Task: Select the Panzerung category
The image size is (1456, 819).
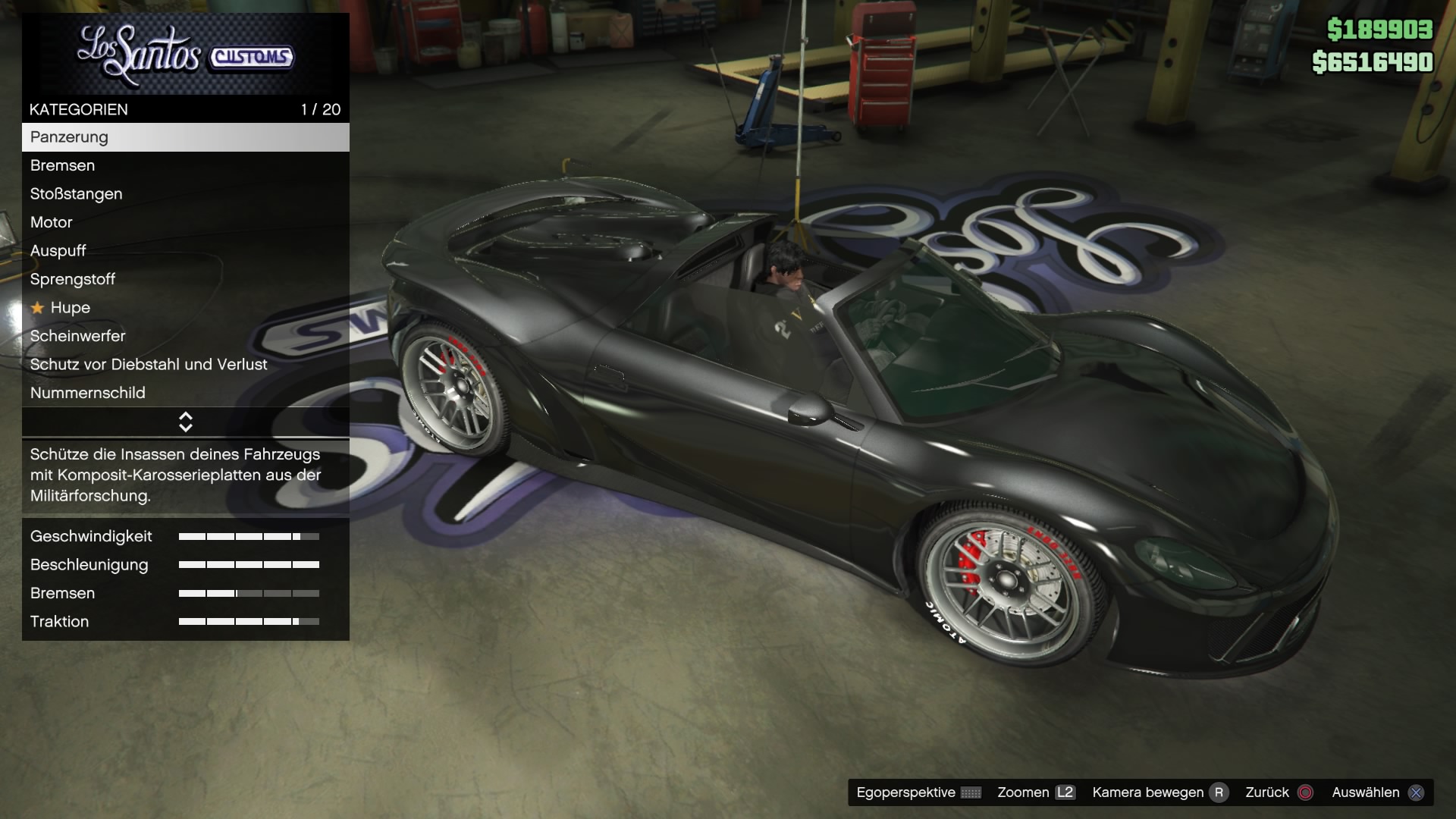Action: click(x=185, y=137)
